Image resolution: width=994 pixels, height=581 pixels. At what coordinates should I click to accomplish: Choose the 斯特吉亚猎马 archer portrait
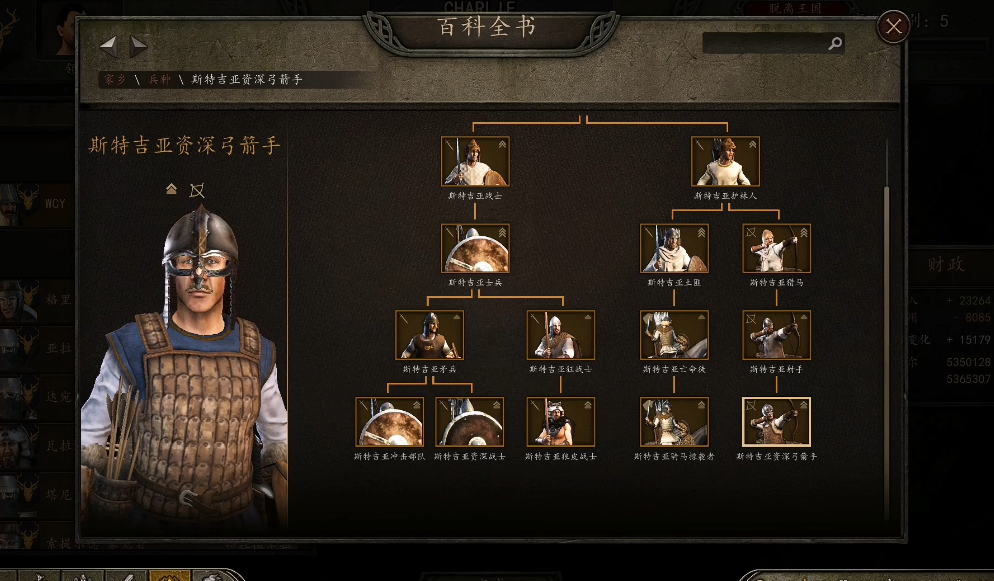776,248
